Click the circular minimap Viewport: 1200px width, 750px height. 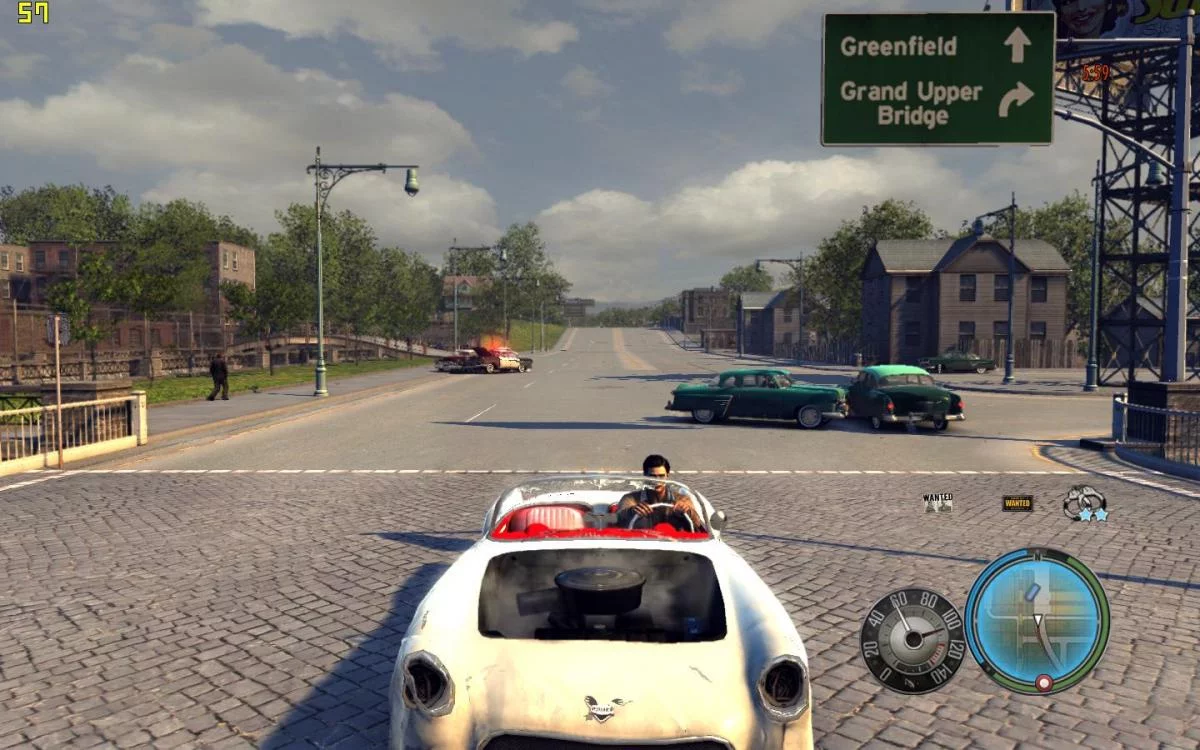(1037, 620)
